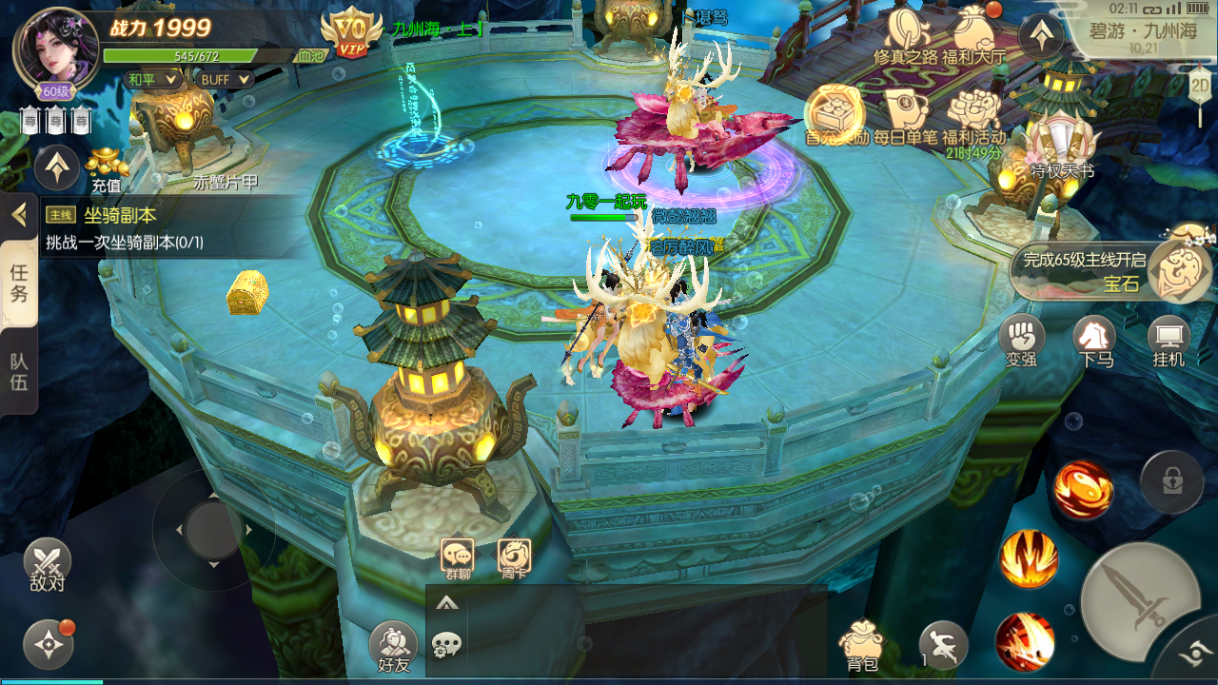Open the 特权天书 privilege book
1218x685 pixels.
(1060, 148)
